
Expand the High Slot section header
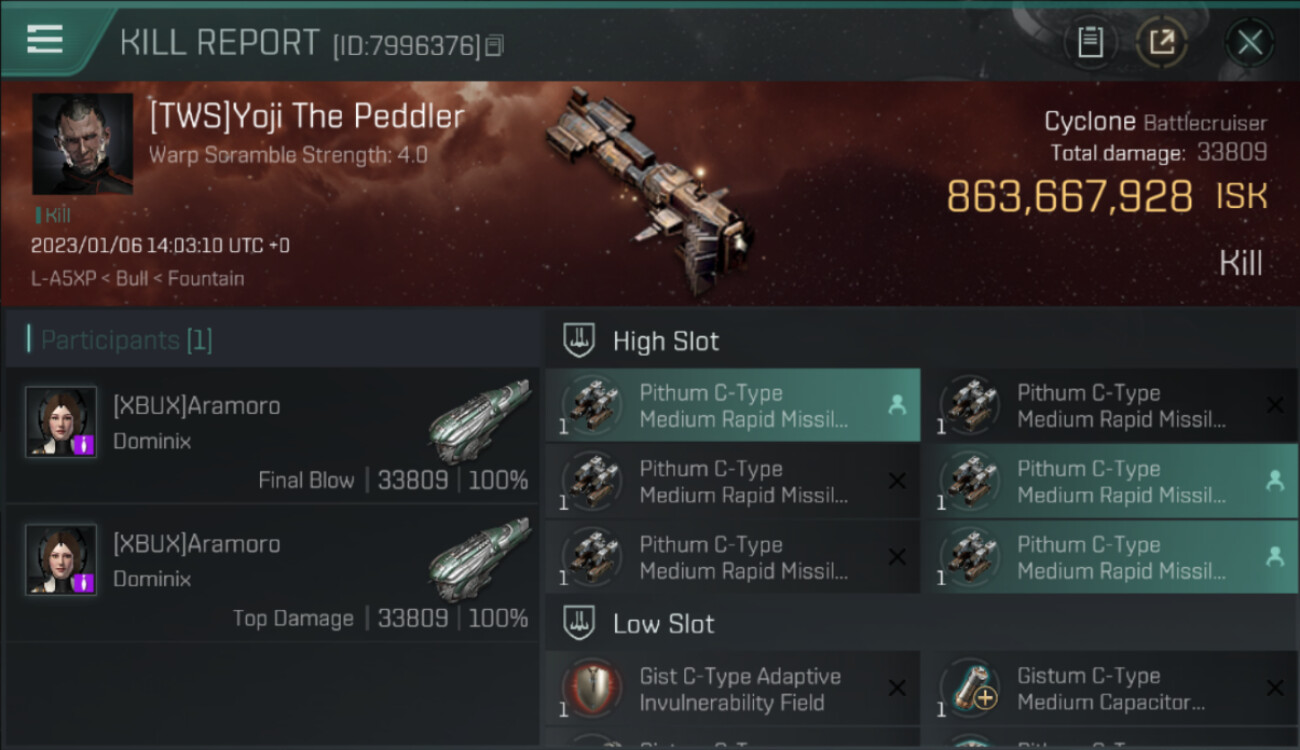click(665, 341)
